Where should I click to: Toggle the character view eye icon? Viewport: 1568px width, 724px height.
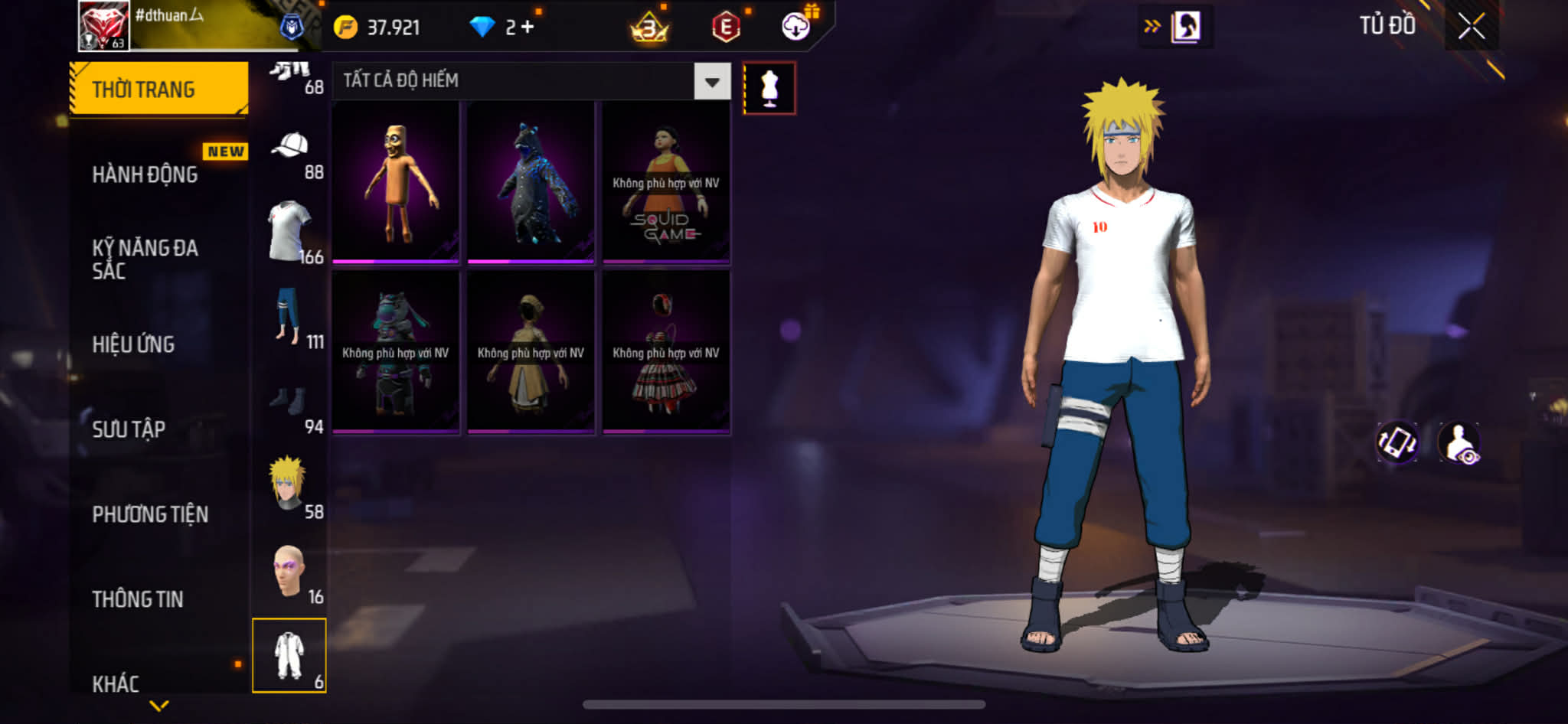pos(1459,442)
